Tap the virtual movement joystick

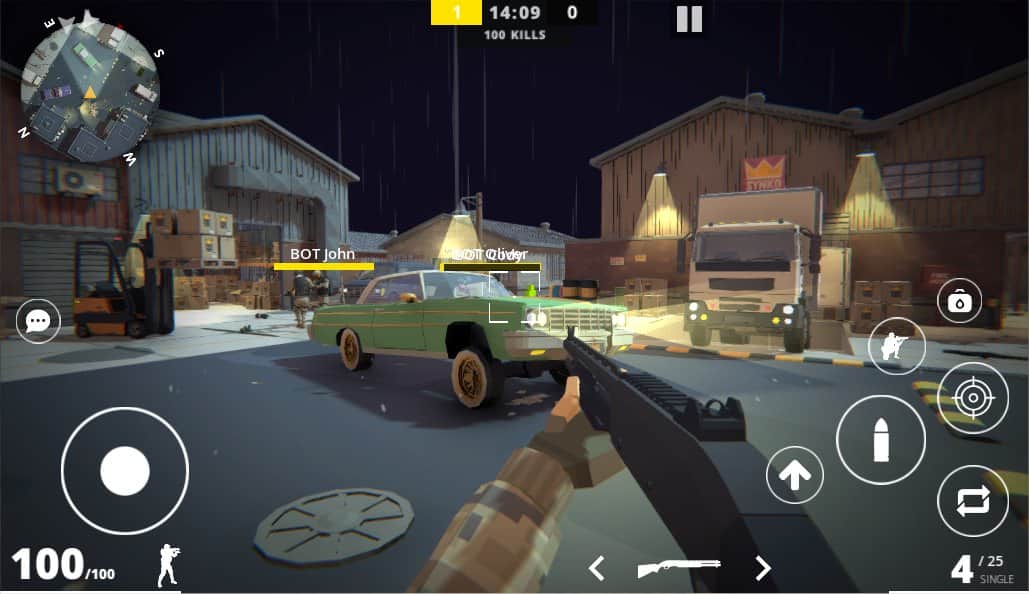pos(125,470)
